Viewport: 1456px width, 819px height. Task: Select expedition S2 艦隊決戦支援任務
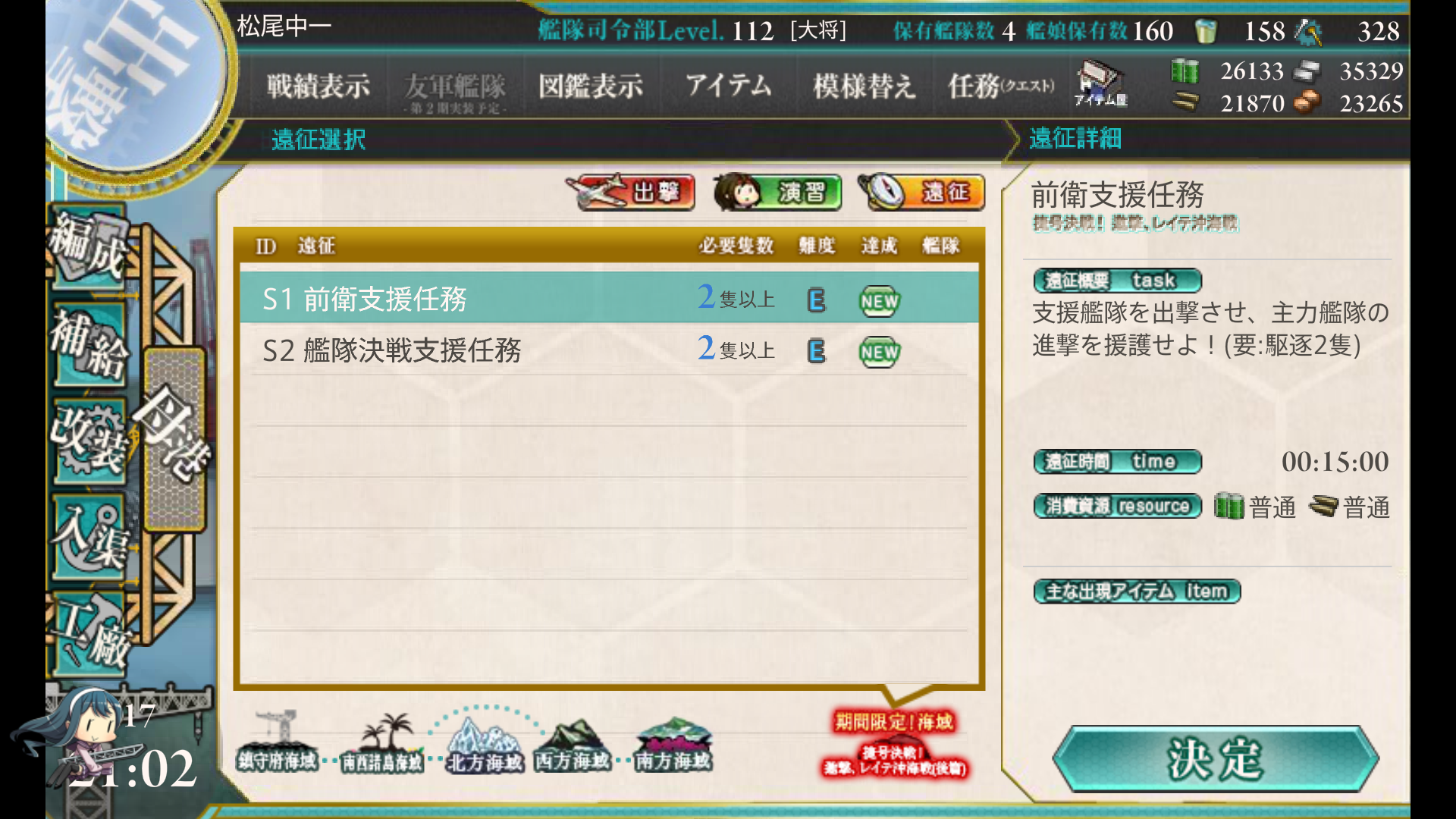[394, 351]
